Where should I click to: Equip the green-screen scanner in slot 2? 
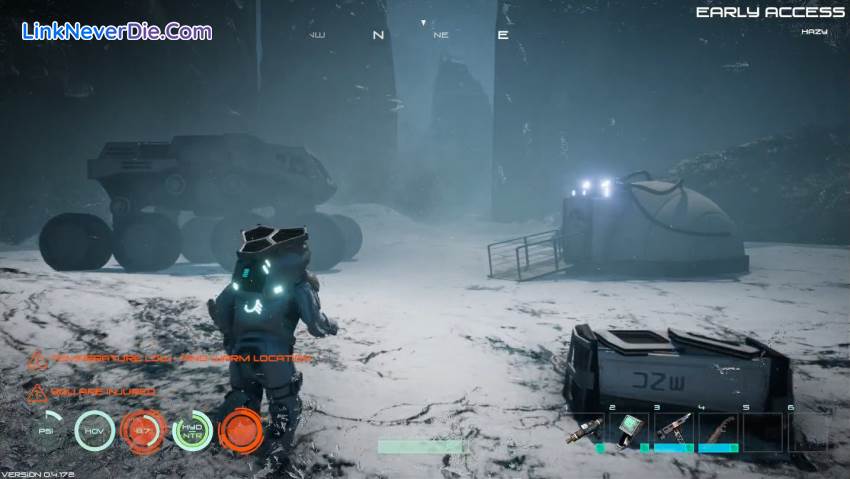pyautogui.click(x=629, y=429)
